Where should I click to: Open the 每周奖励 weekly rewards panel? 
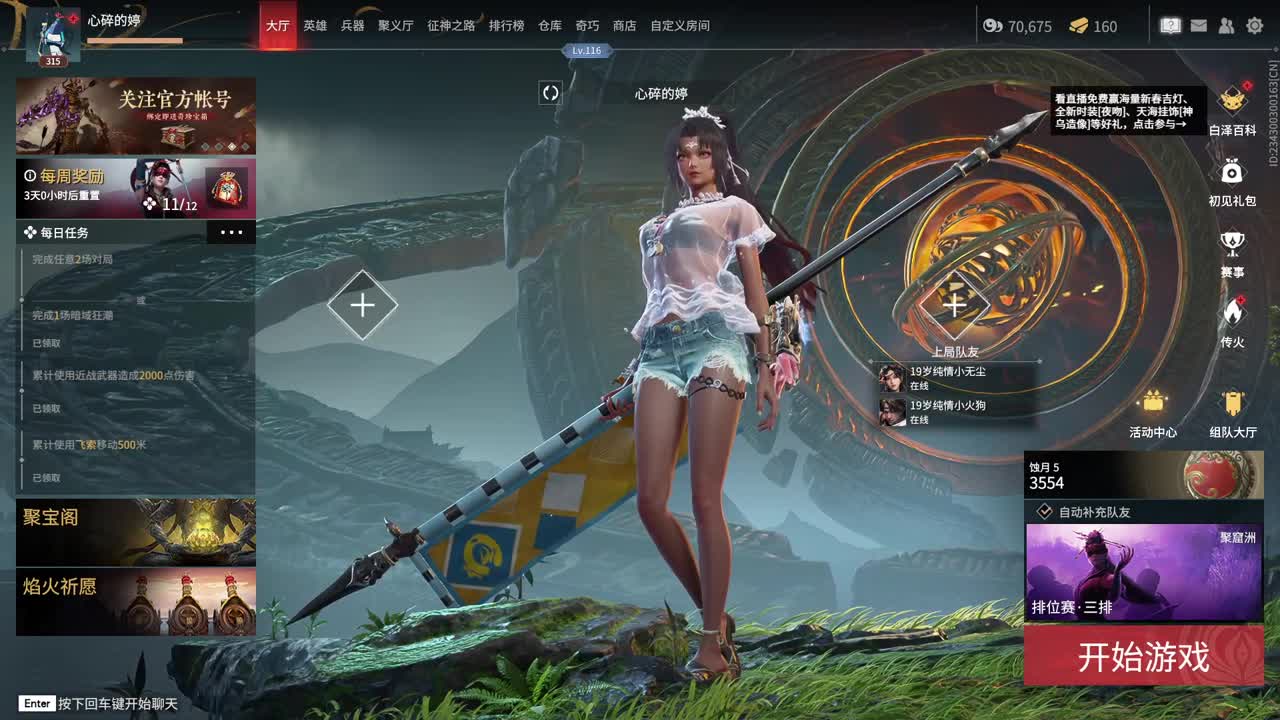[136, 188]
